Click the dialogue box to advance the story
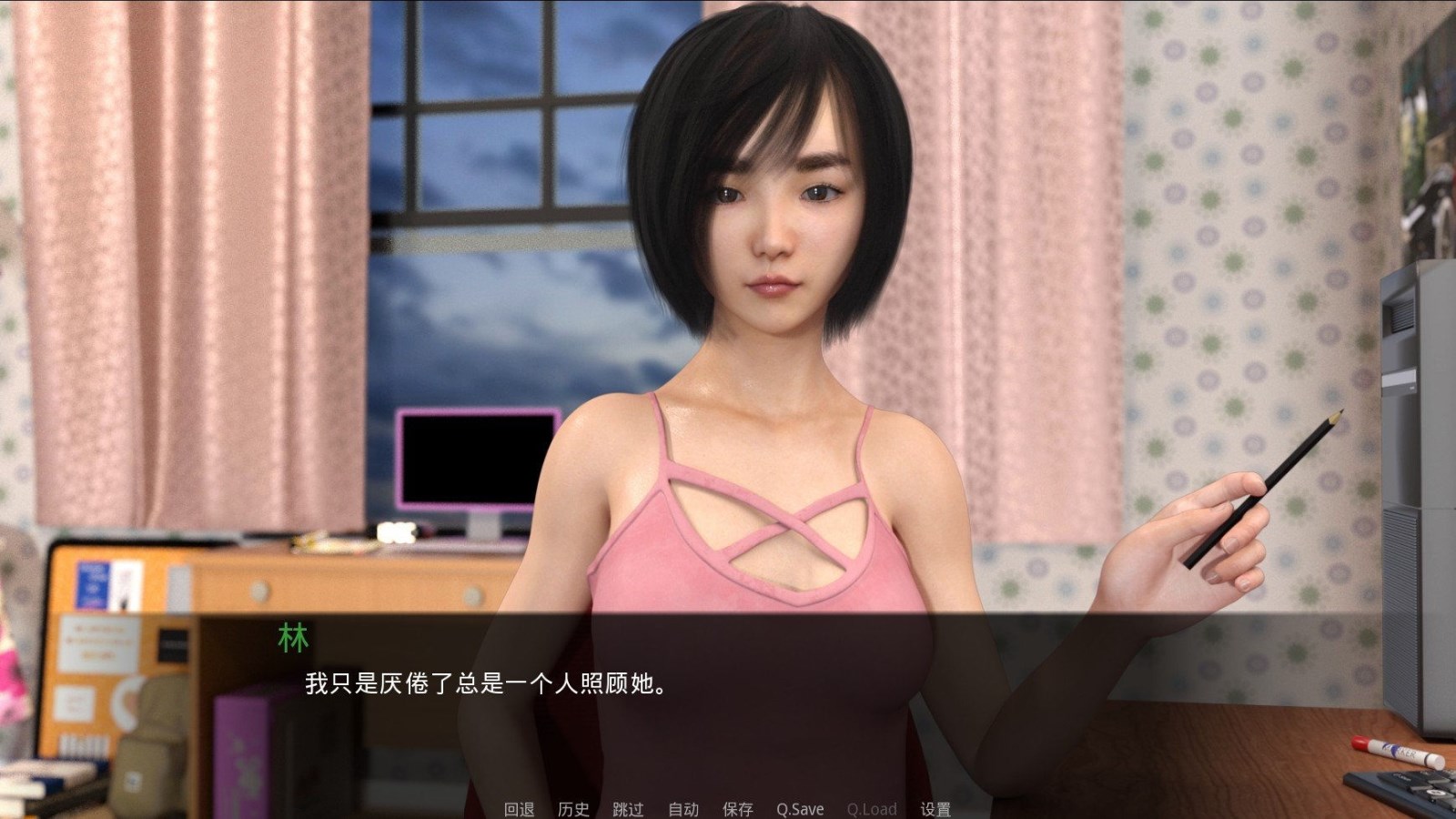 click(x=728, y=692)
